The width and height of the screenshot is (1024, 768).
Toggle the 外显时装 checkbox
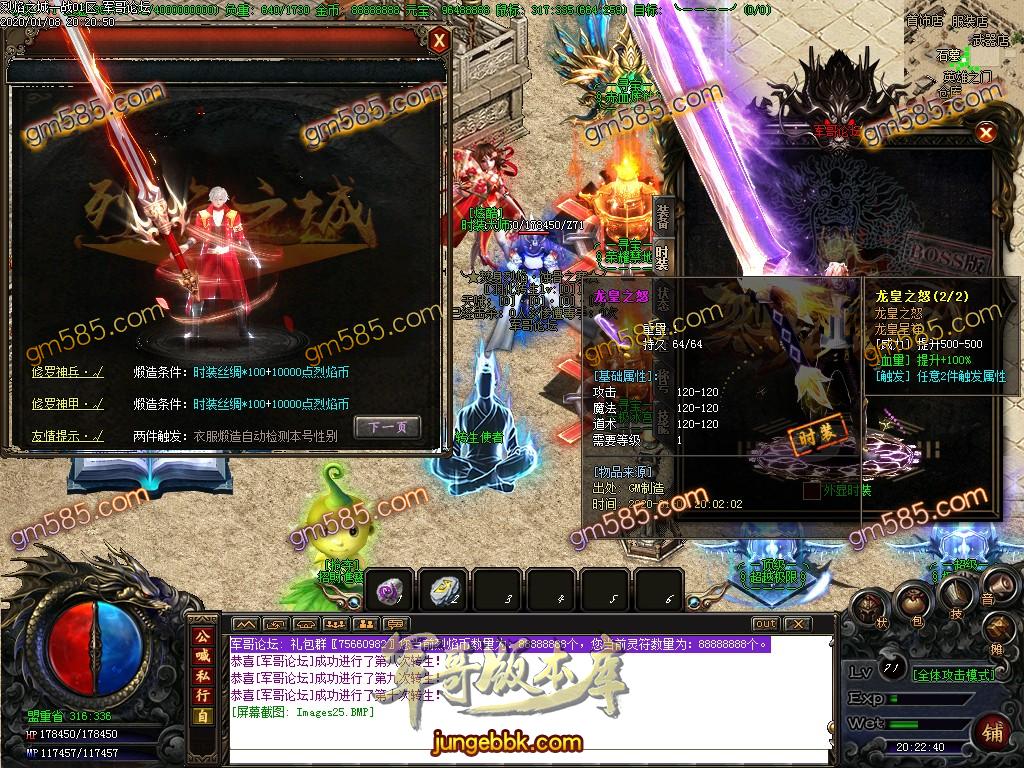(x=811, y=491)
